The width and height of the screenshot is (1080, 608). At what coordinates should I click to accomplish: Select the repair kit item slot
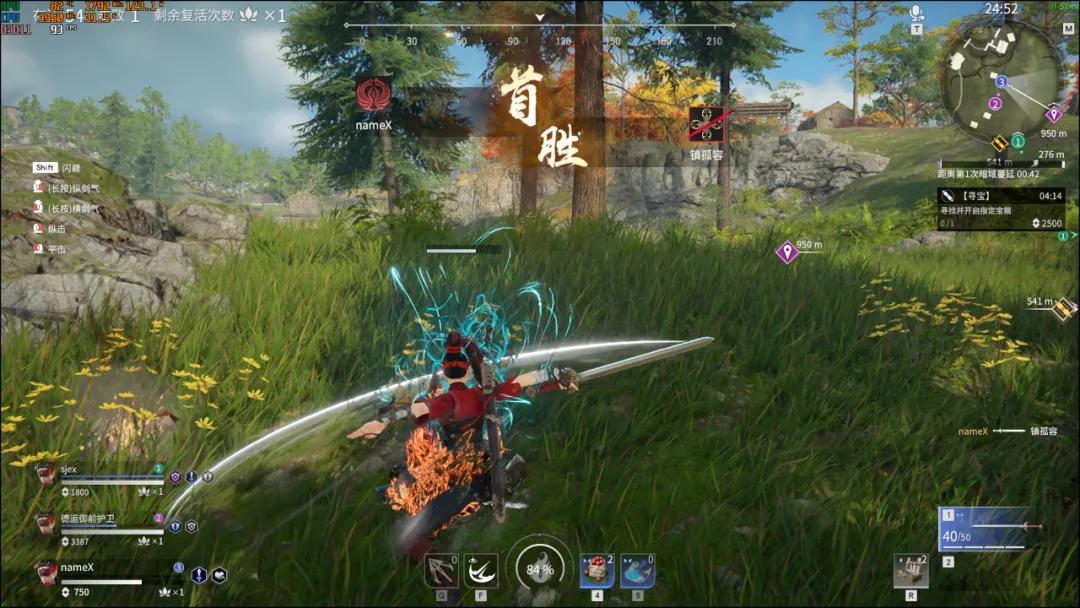coord(910,571)
